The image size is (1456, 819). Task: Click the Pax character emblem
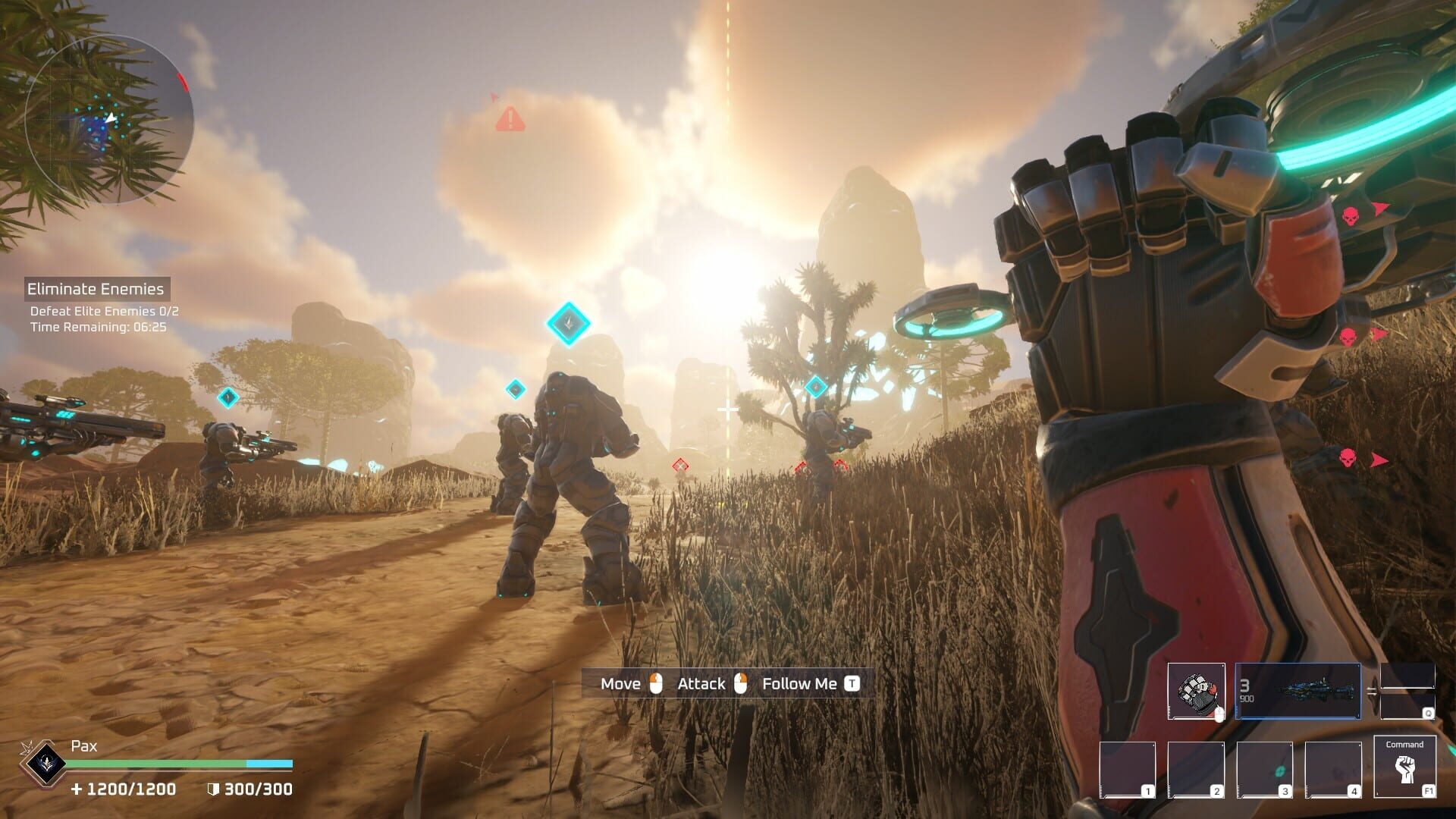point(42,761)
